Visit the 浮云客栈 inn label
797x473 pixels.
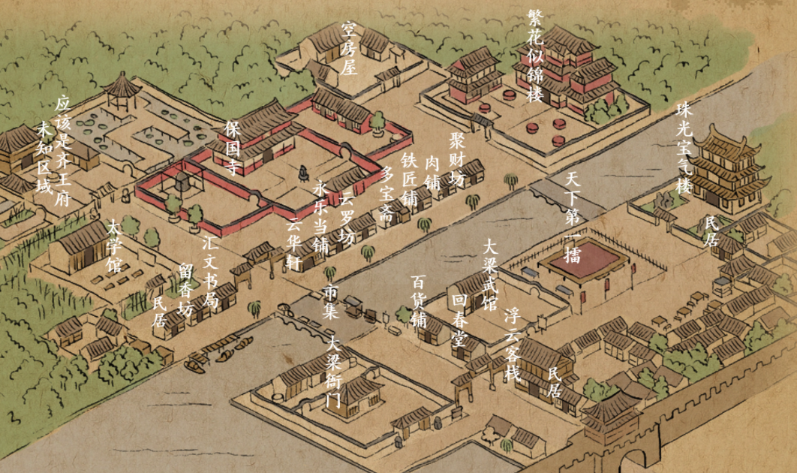point(512,345)
